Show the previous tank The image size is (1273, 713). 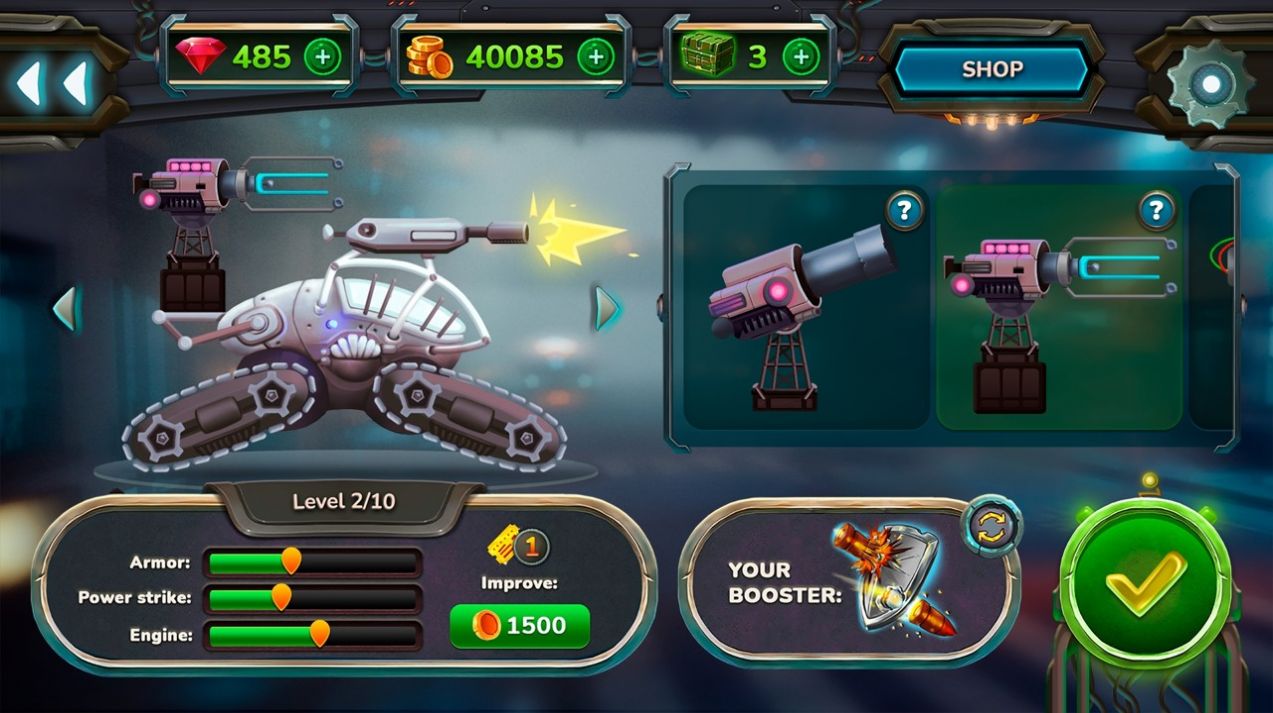pyautogui.click(x=65, y=308)
